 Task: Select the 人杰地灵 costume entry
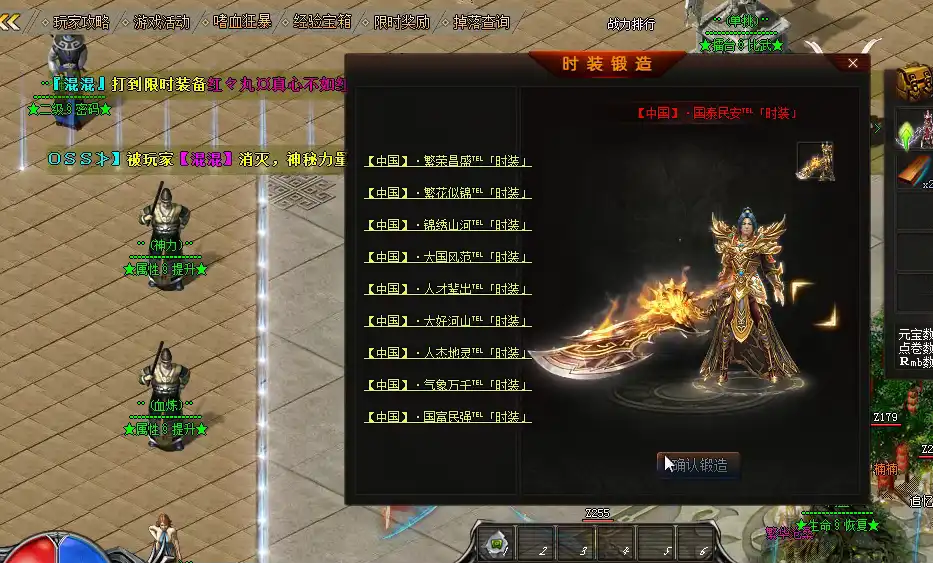tap(448, 353)
